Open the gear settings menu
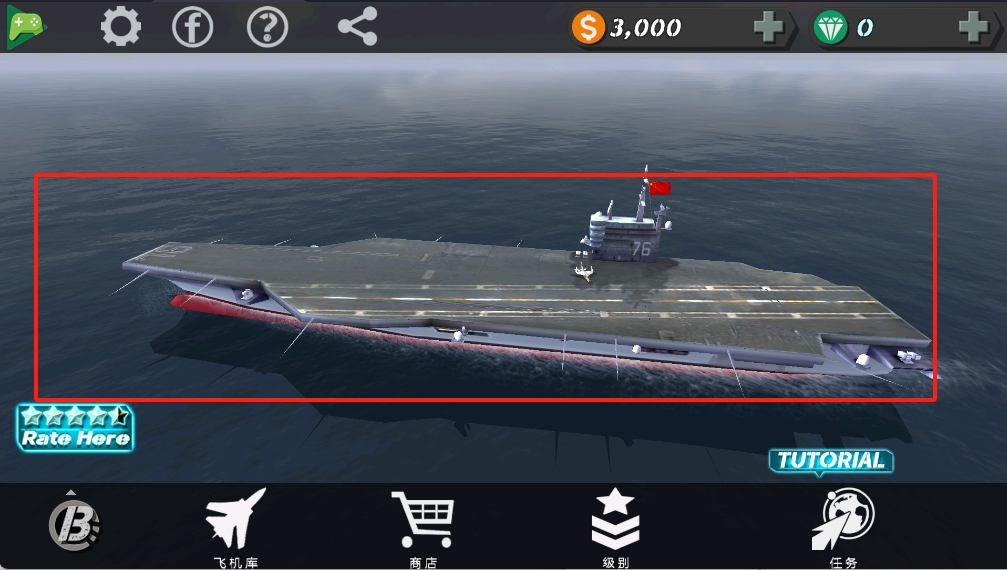 [121, 27]
